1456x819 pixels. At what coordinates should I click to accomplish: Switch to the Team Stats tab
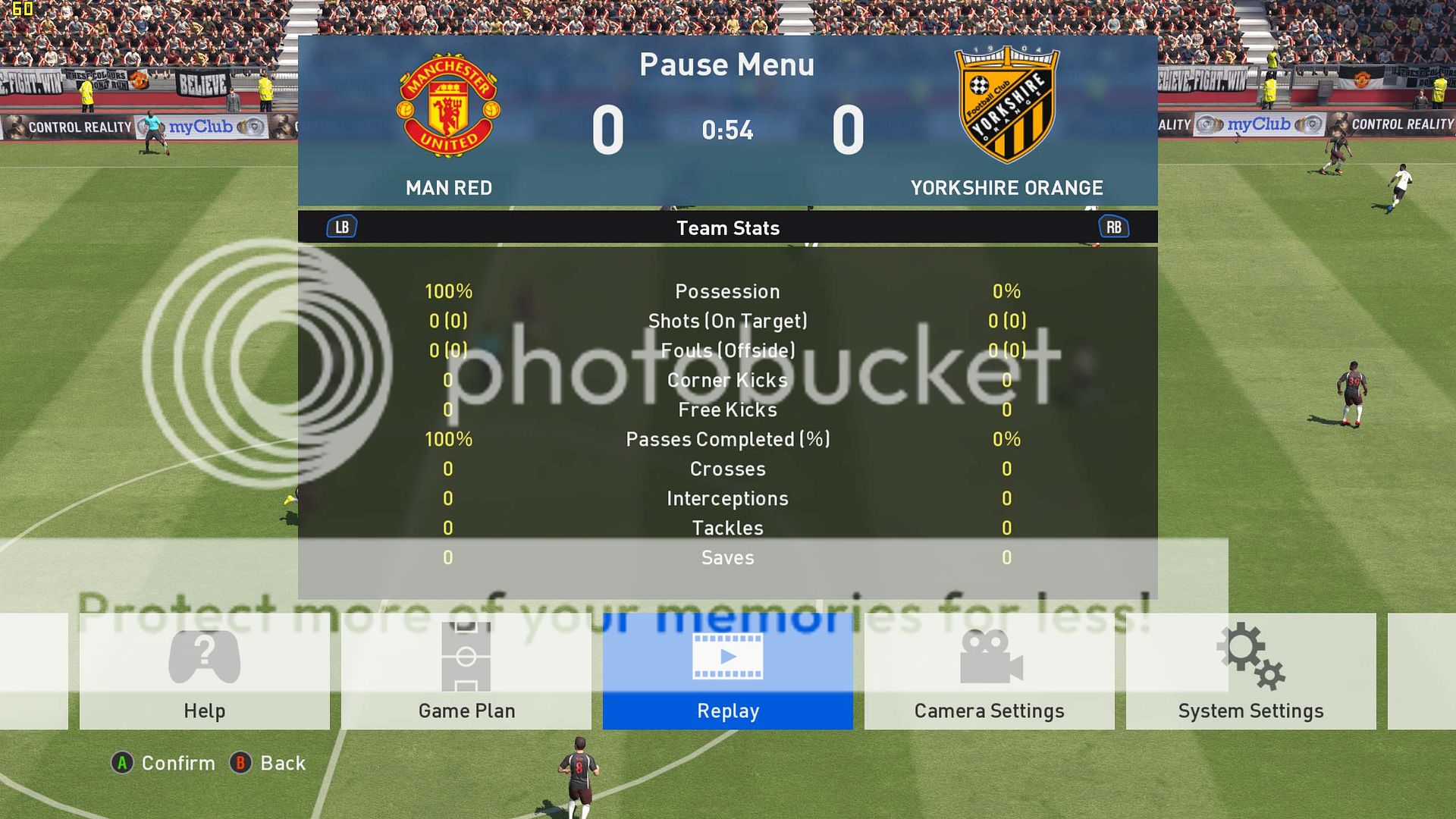(728, 227)
